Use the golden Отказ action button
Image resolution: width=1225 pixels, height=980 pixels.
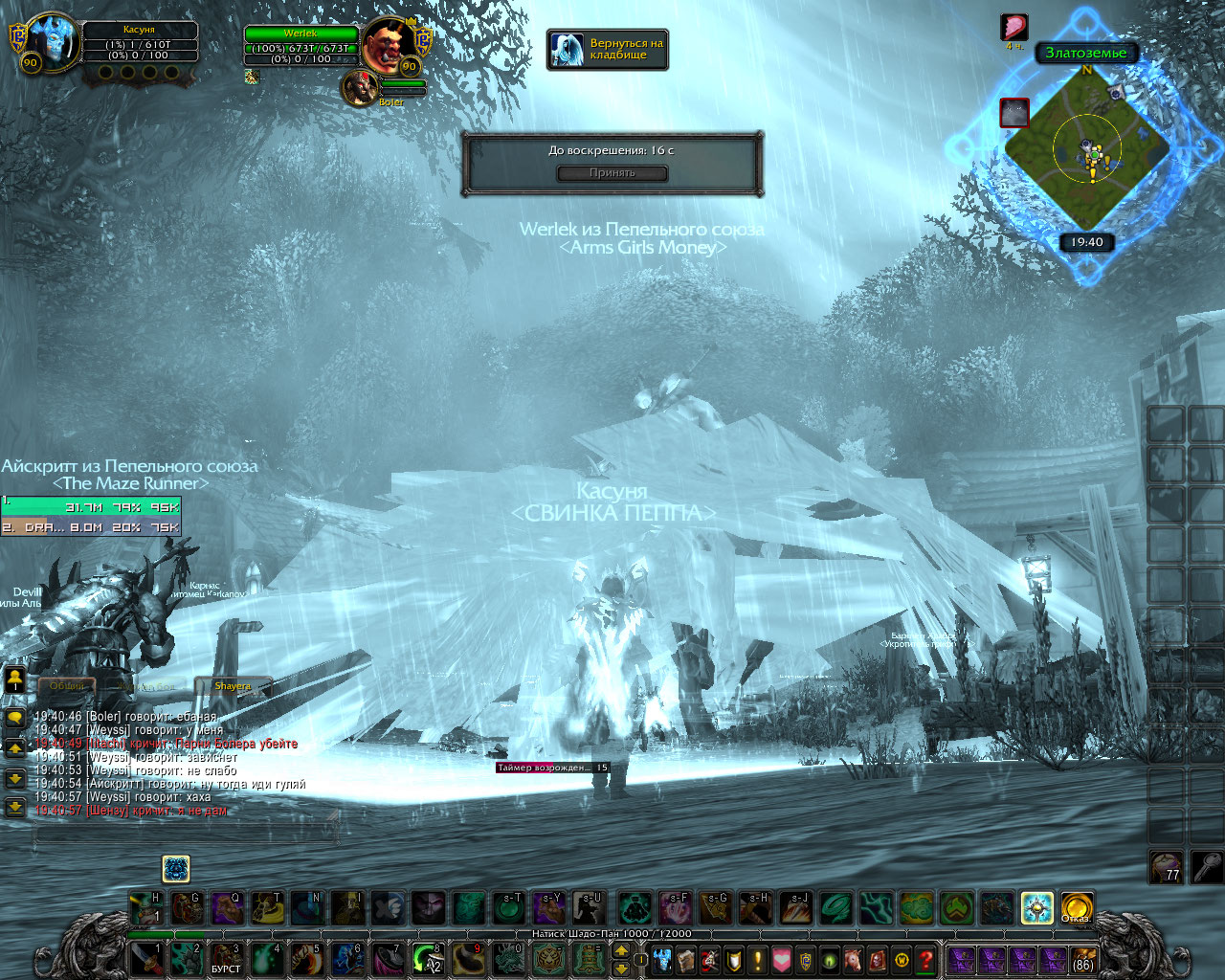click(x=1077, y=907)
